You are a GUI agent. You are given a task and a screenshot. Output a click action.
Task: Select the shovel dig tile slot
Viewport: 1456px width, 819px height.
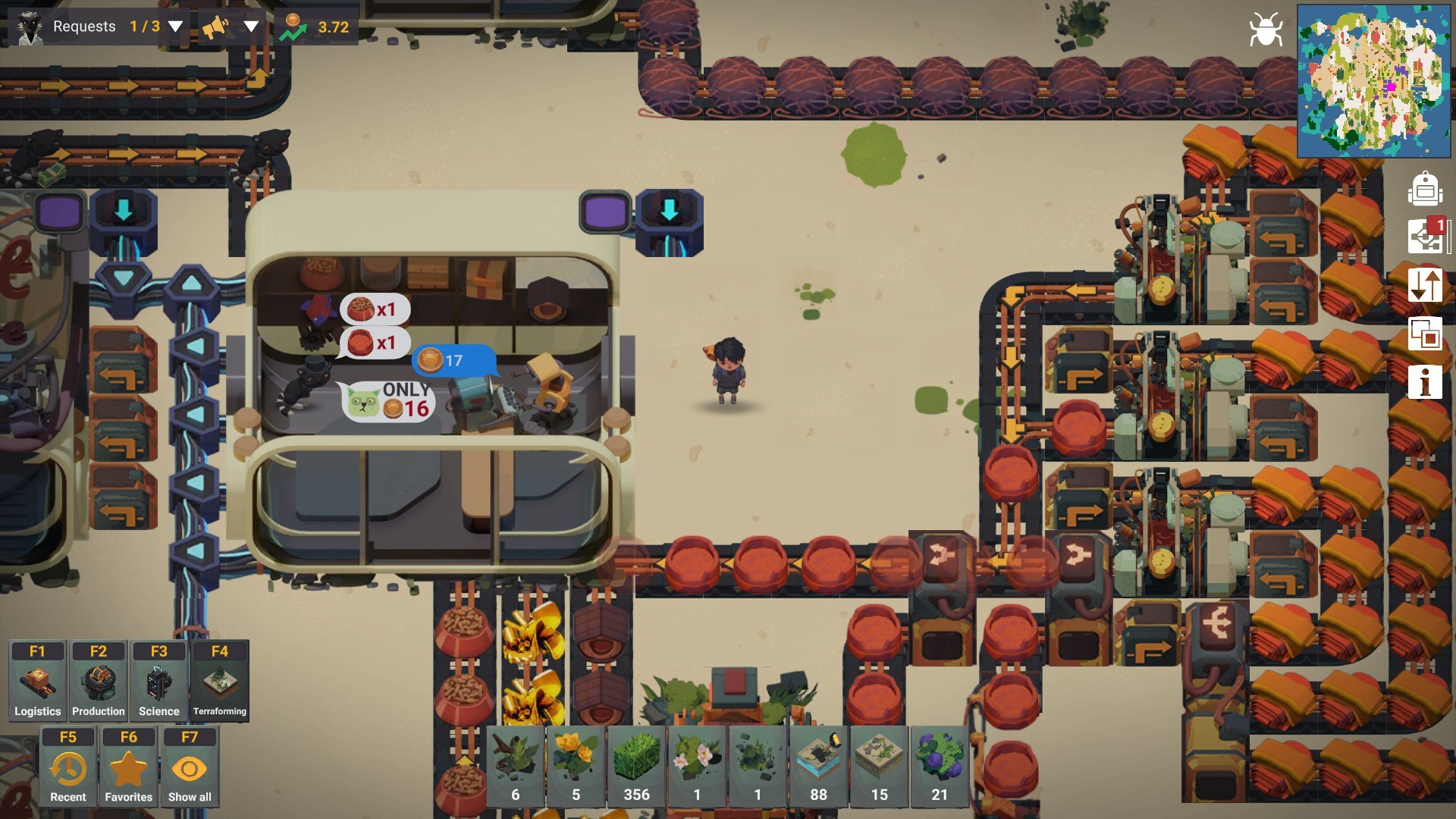818,766
